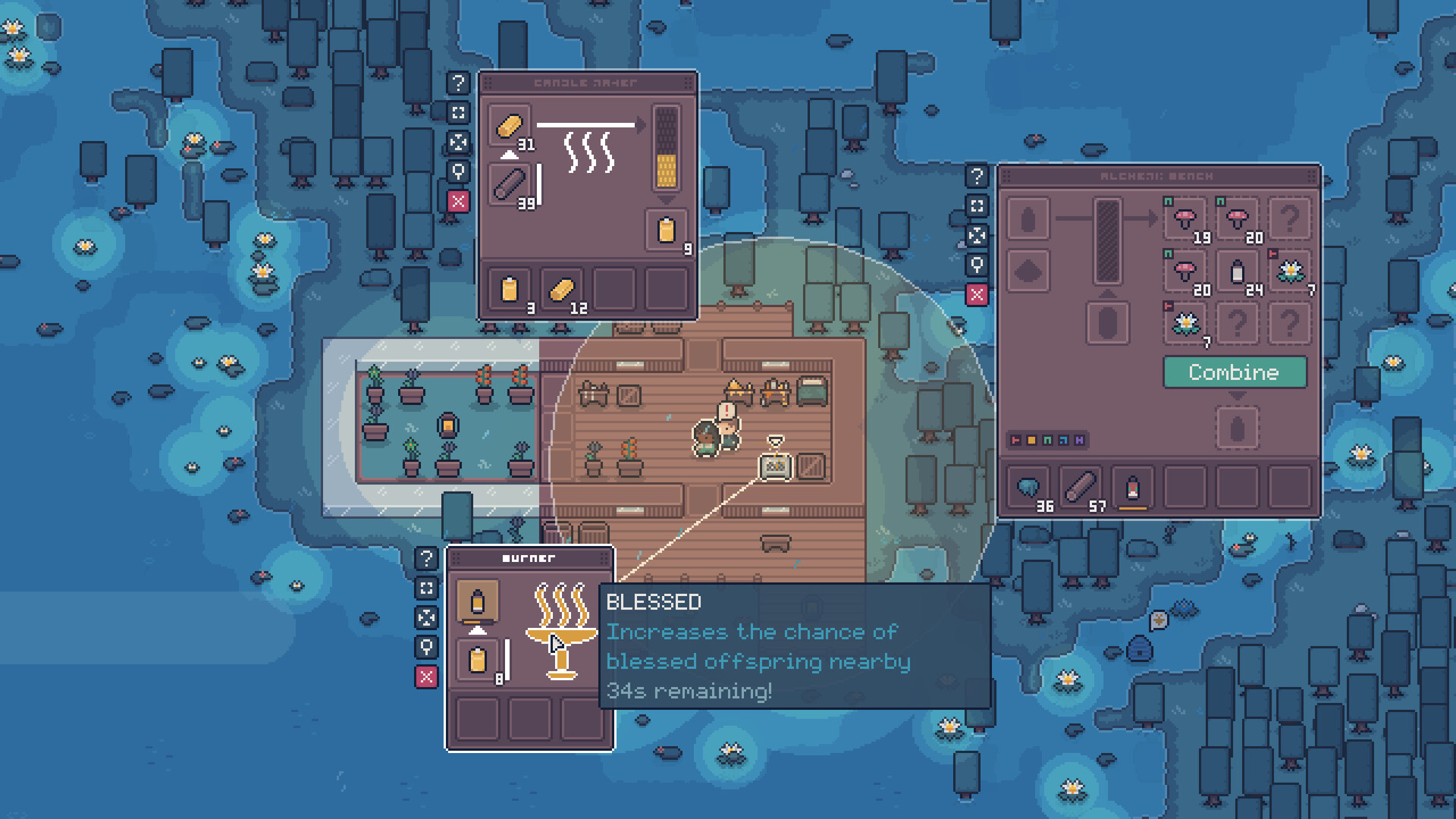The height and width of the screenshot is (819, 1456).
Task: Select the mushroom recipe showing count 19
Action: pos(1184,216)
